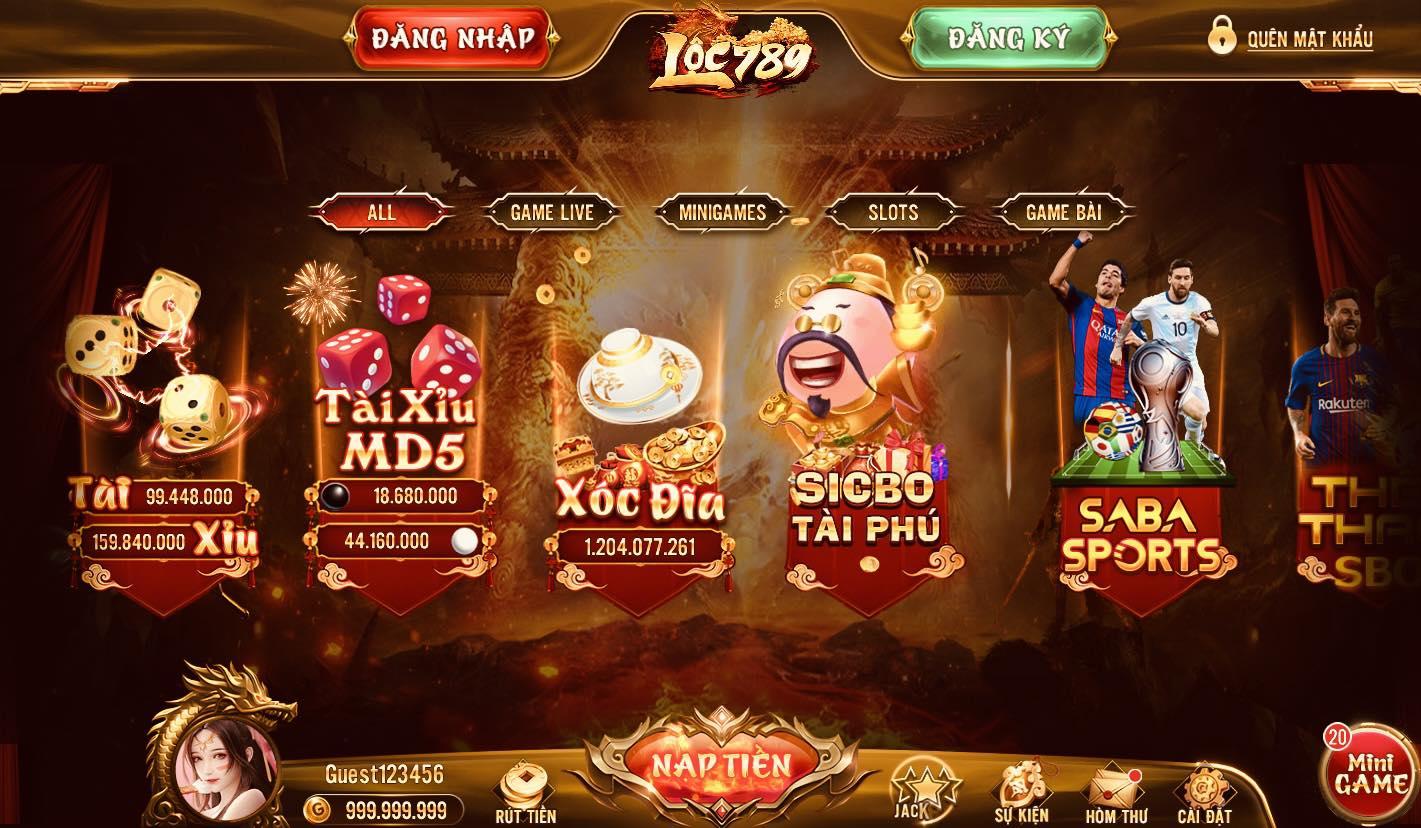Viewport: 1421px width, 828px height.
Task: Open the GAME BÀI tab
Action: 1063,213
